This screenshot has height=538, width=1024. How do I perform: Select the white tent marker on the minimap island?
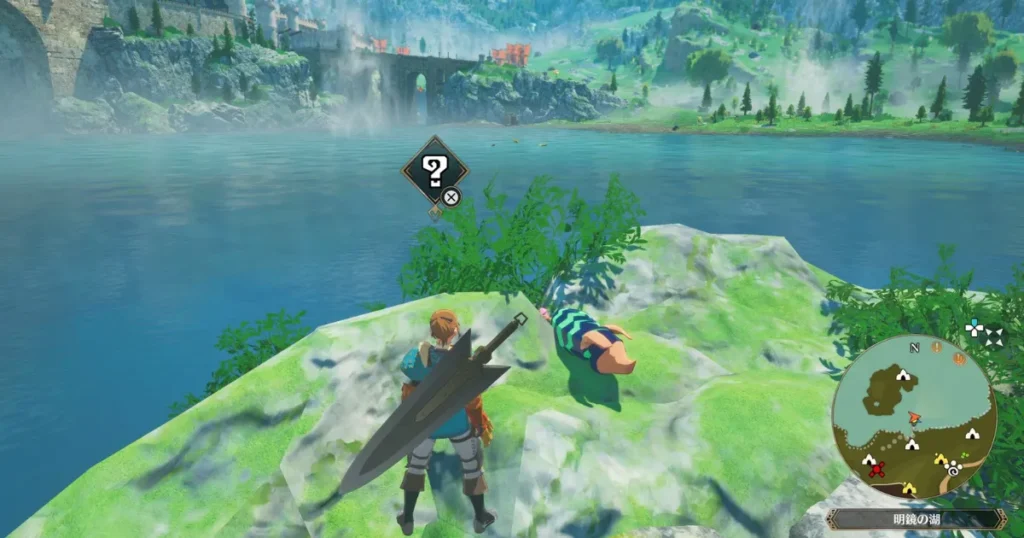pos(904,376)
